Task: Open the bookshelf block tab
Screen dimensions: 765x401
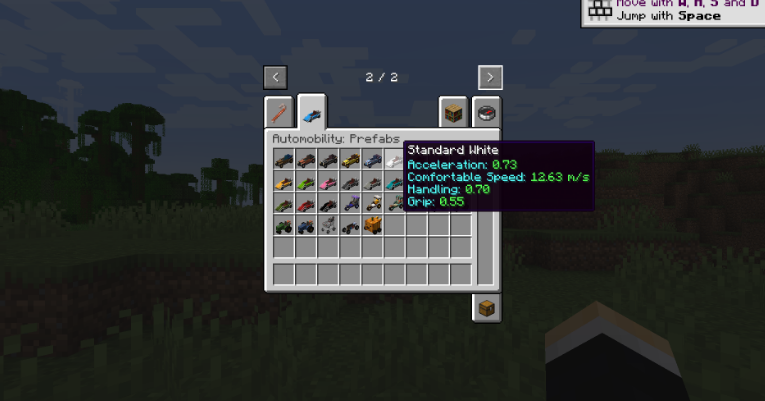Action: click(453, 112)
